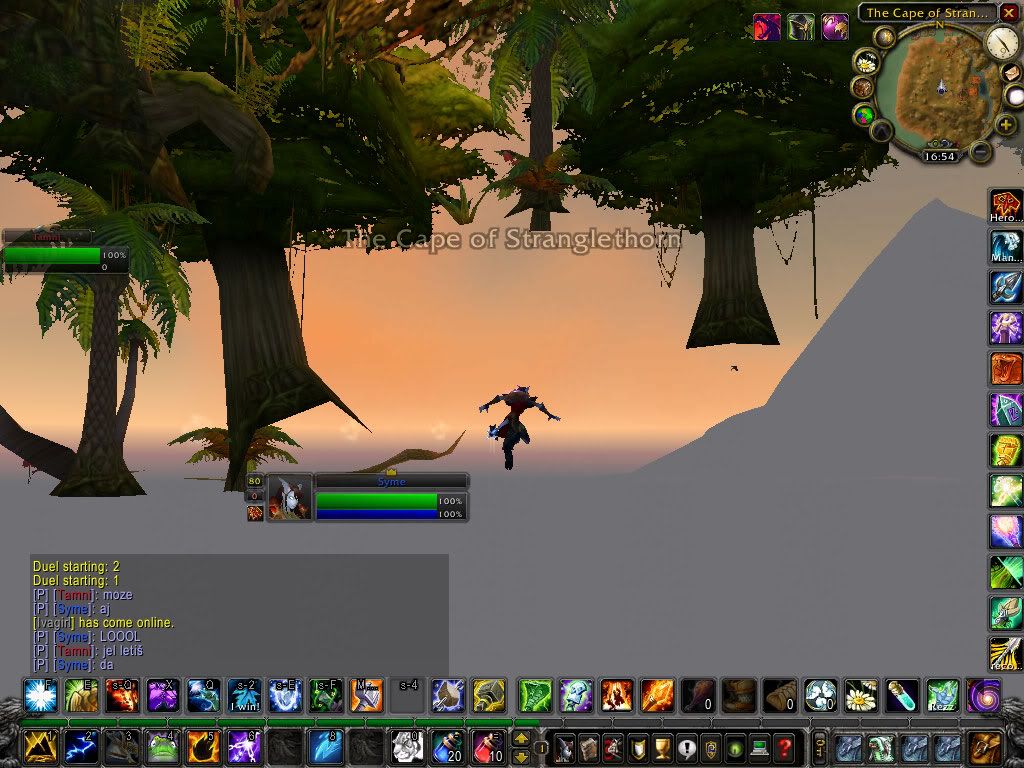1024x768 pixels.
Task: Open the Help Request red question mark
Action: [785, 747]
